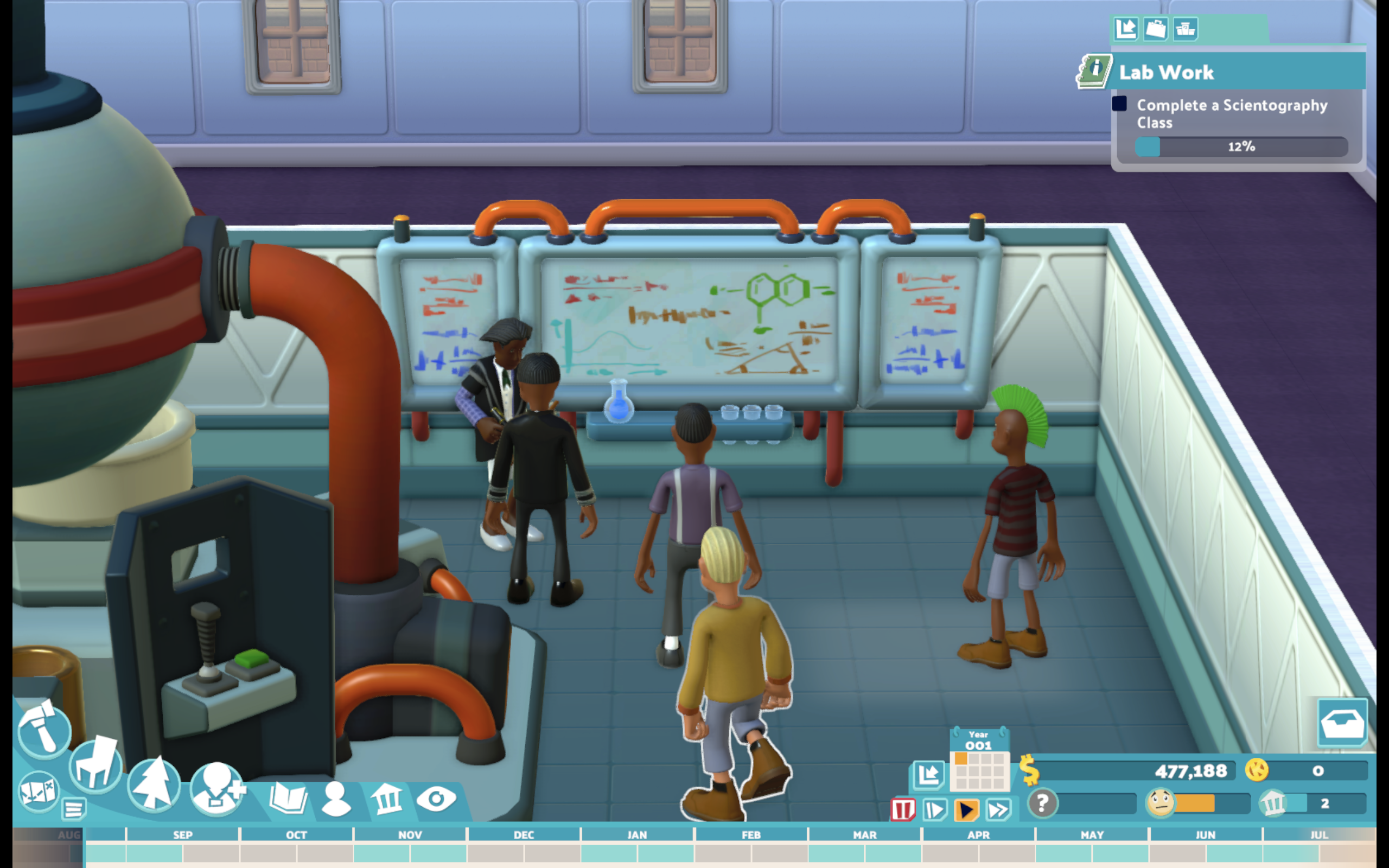
Task: Click the small list icon beside the map
Action: point(73,809)
